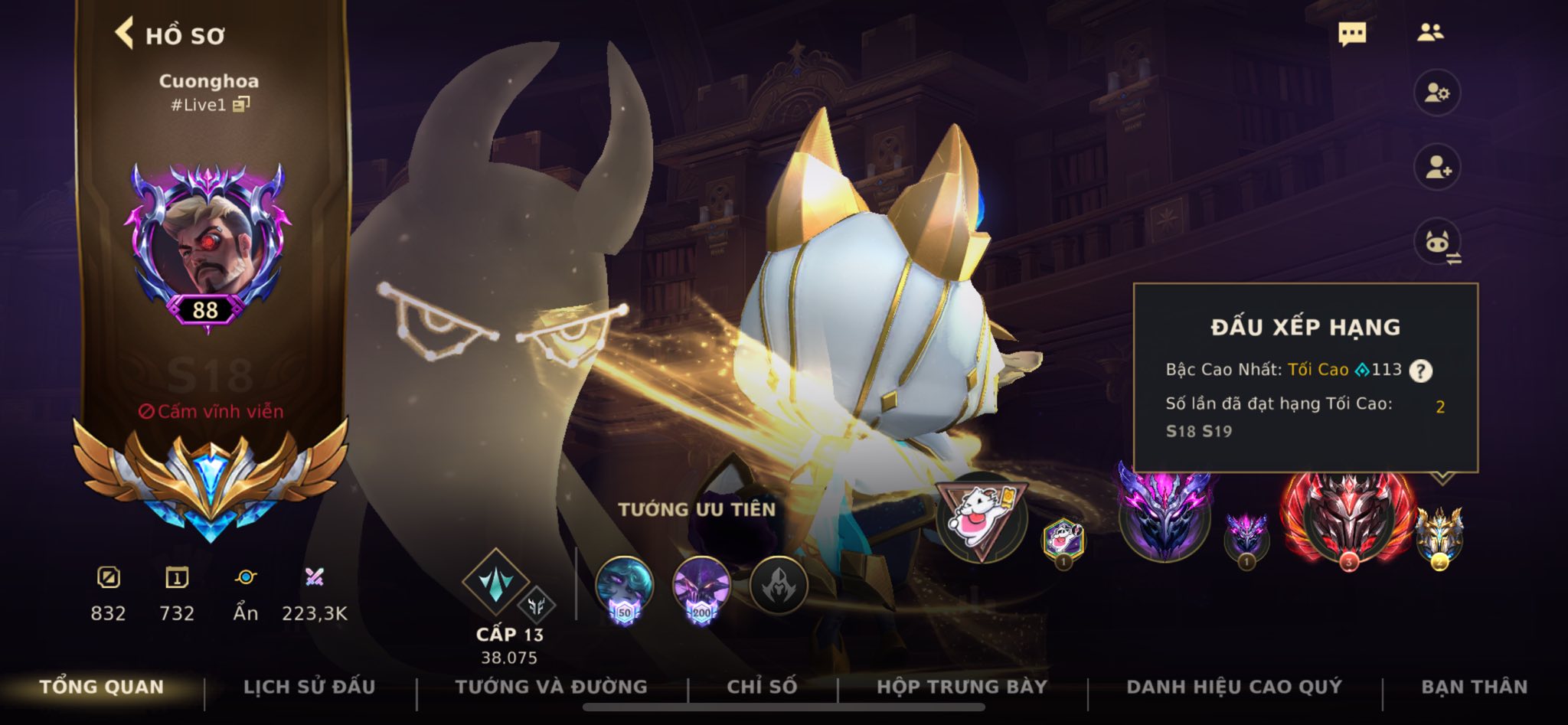The image size is (1568, 725).
Task: Click the Poro triangle badge
Action: [982, 518]
